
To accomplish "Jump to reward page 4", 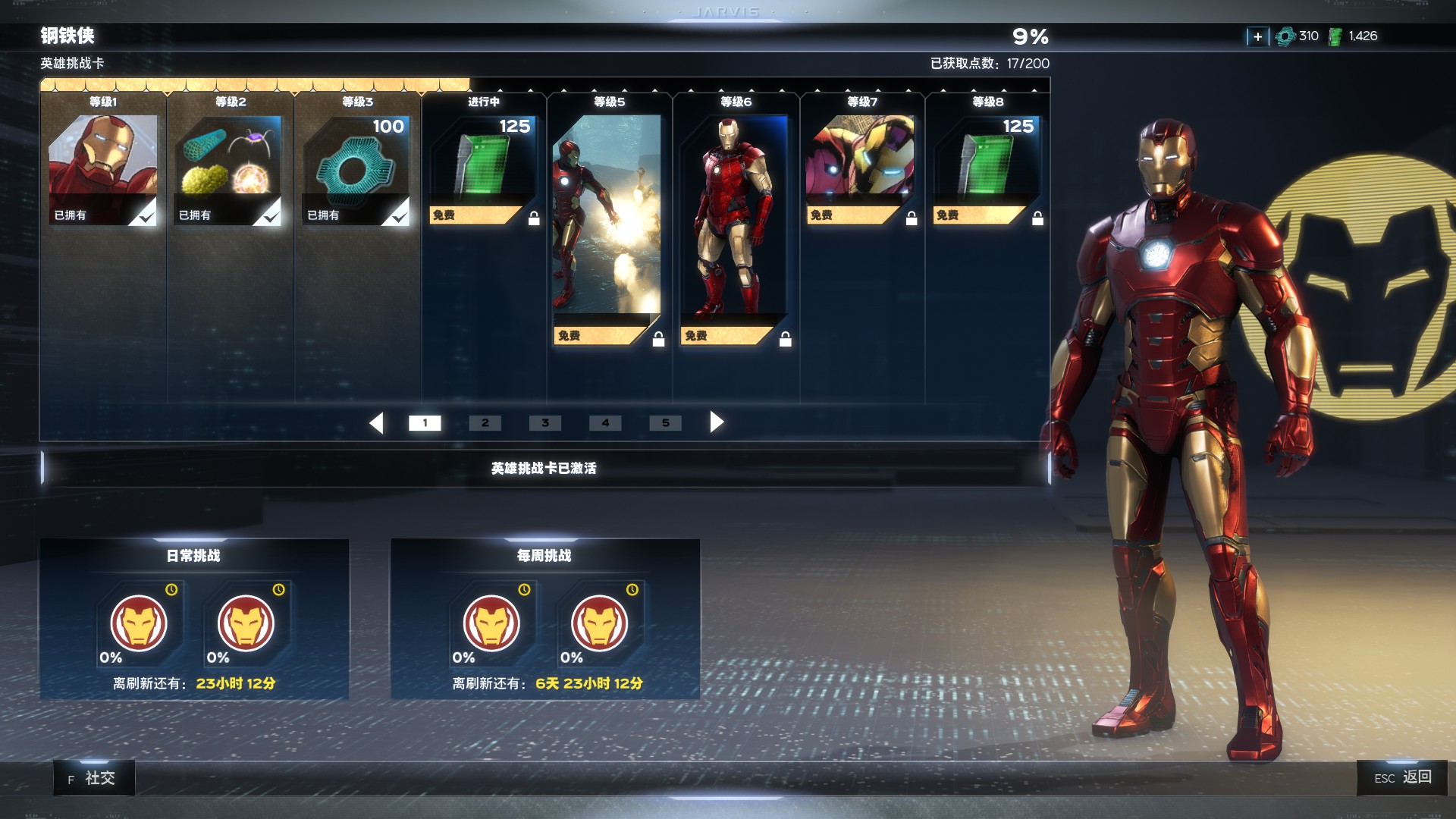I will (x=605, y=423).
